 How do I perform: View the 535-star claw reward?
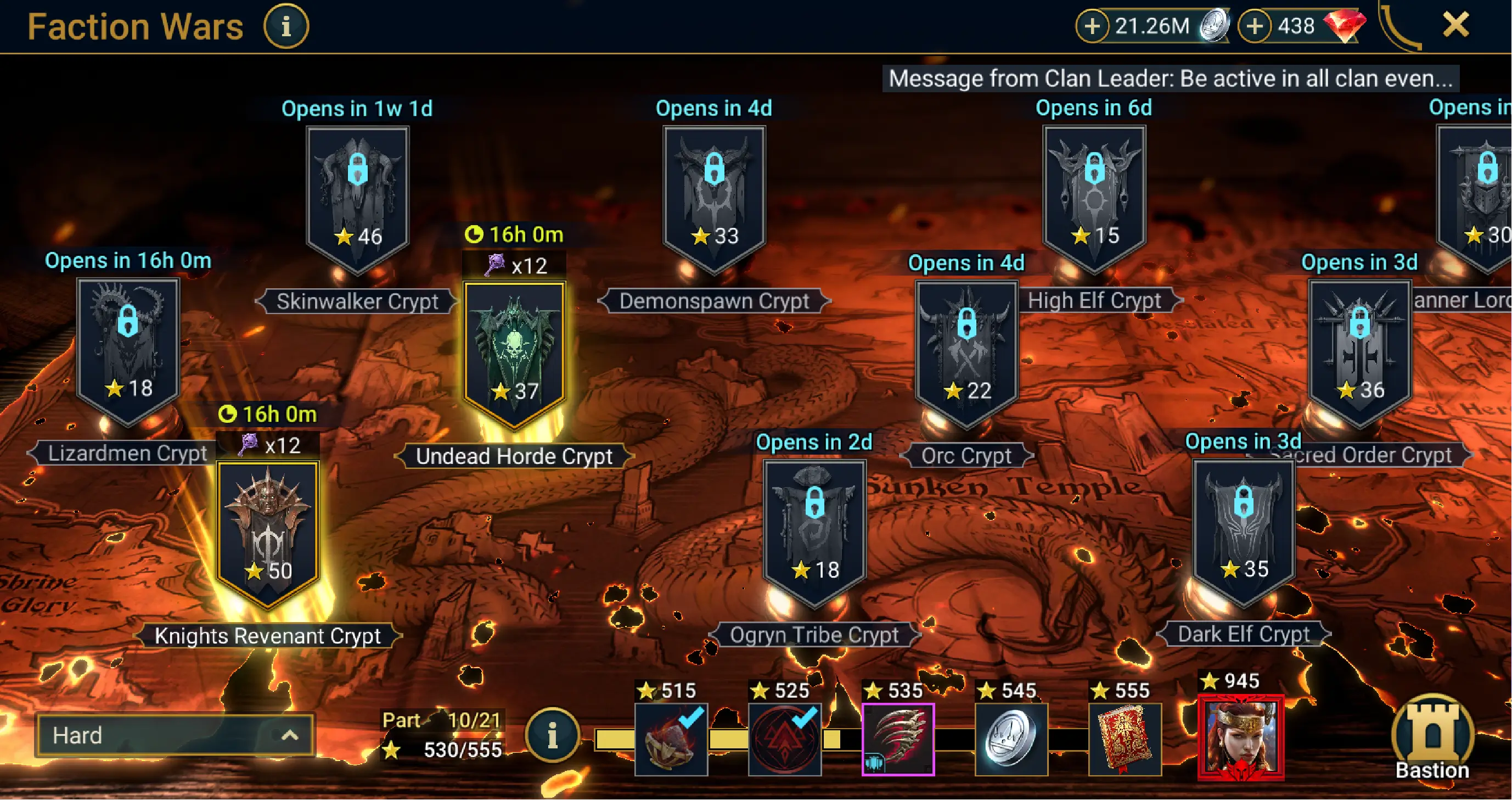point(898,739)
